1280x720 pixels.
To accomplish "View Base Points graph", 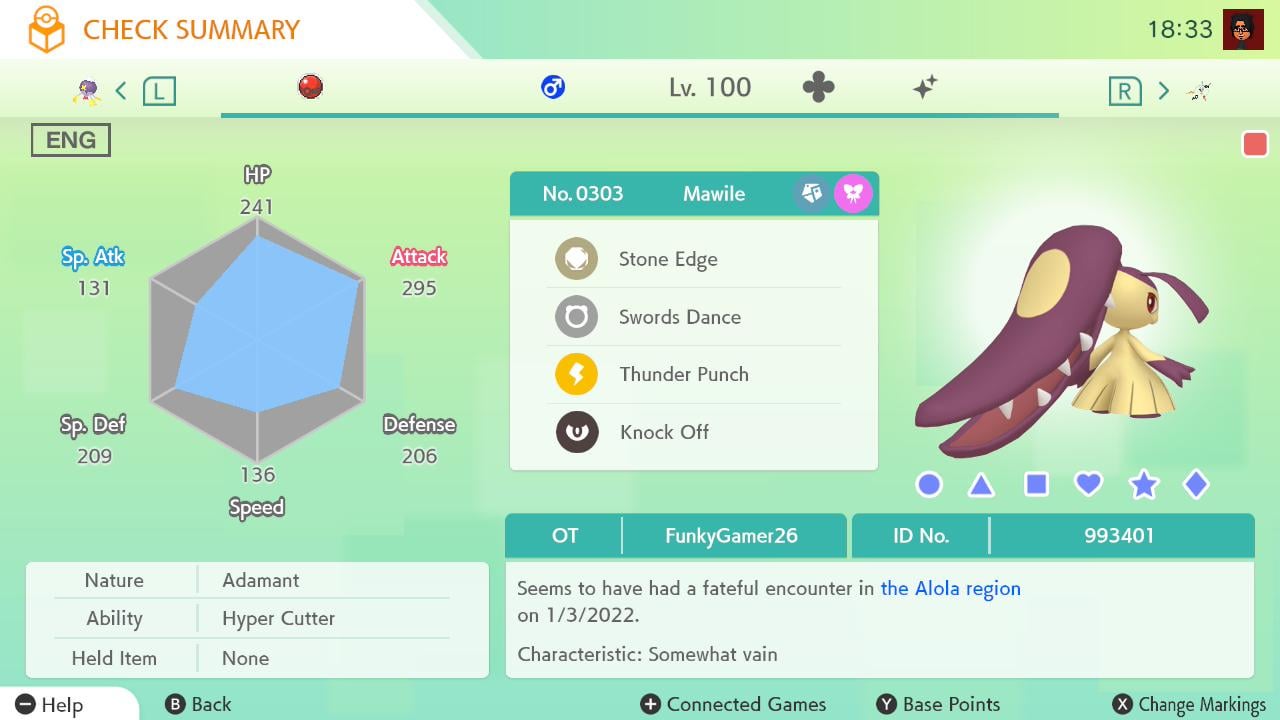I will coord(938,705).
